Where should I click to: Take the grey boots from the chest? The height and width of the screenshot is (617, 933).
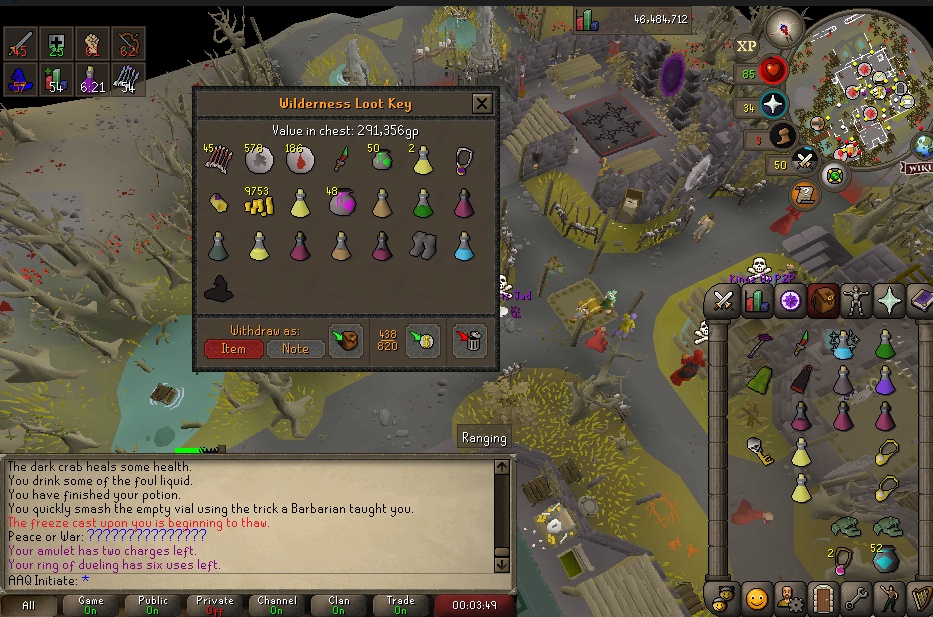pyautogui.click(x=424, y=245)
